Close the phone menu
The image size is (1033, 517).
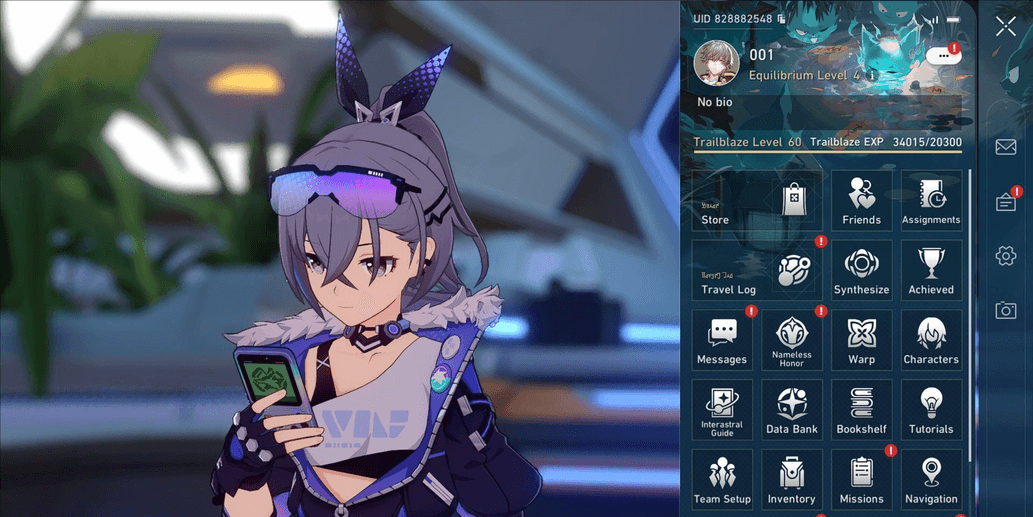point(1006,27)
